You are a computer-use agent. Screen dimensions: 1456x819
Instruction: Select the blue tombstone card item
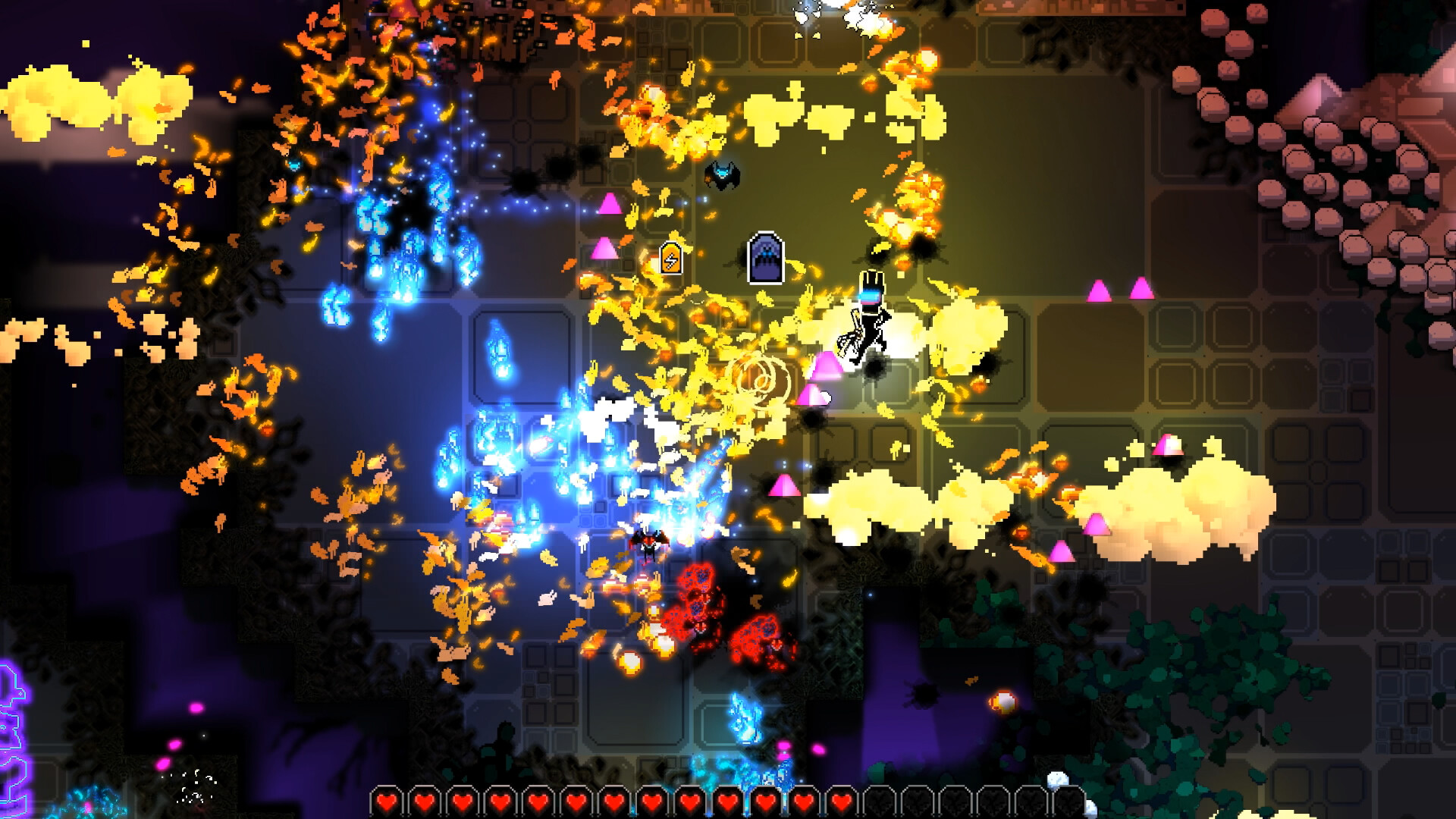(x=766, y=258)
